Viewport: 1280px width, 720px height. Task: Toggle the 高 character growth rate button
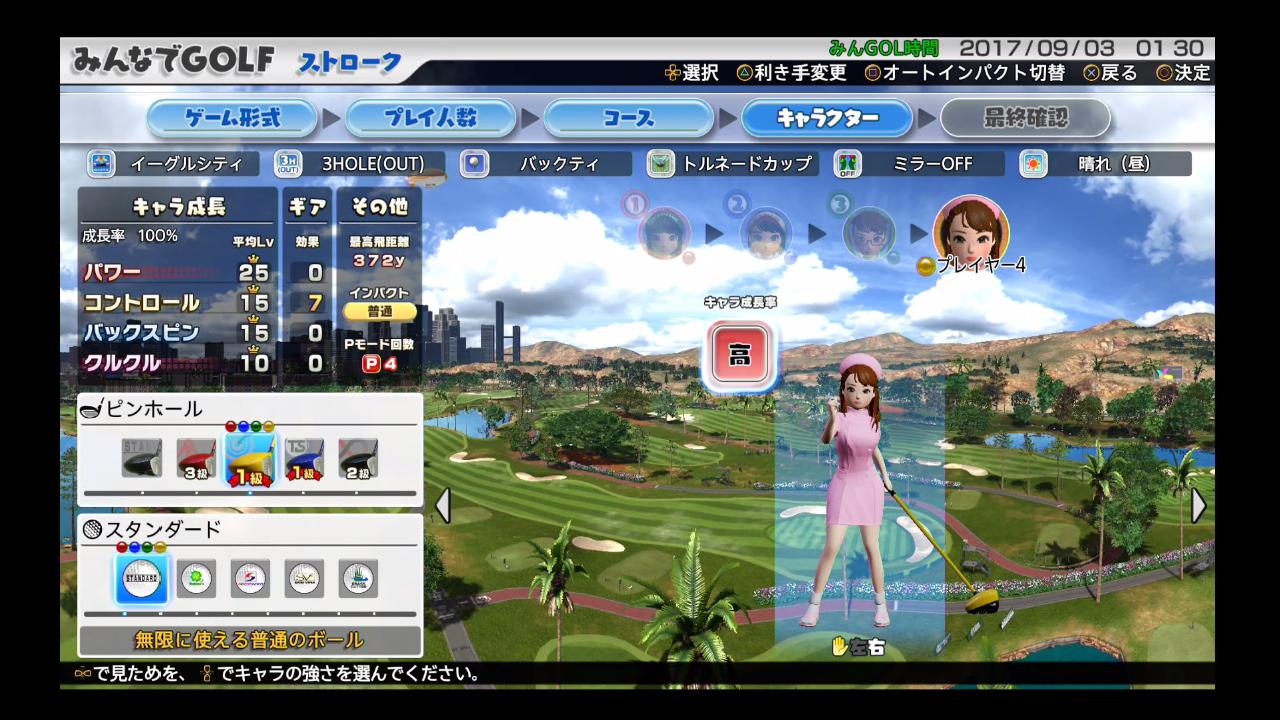739,356
